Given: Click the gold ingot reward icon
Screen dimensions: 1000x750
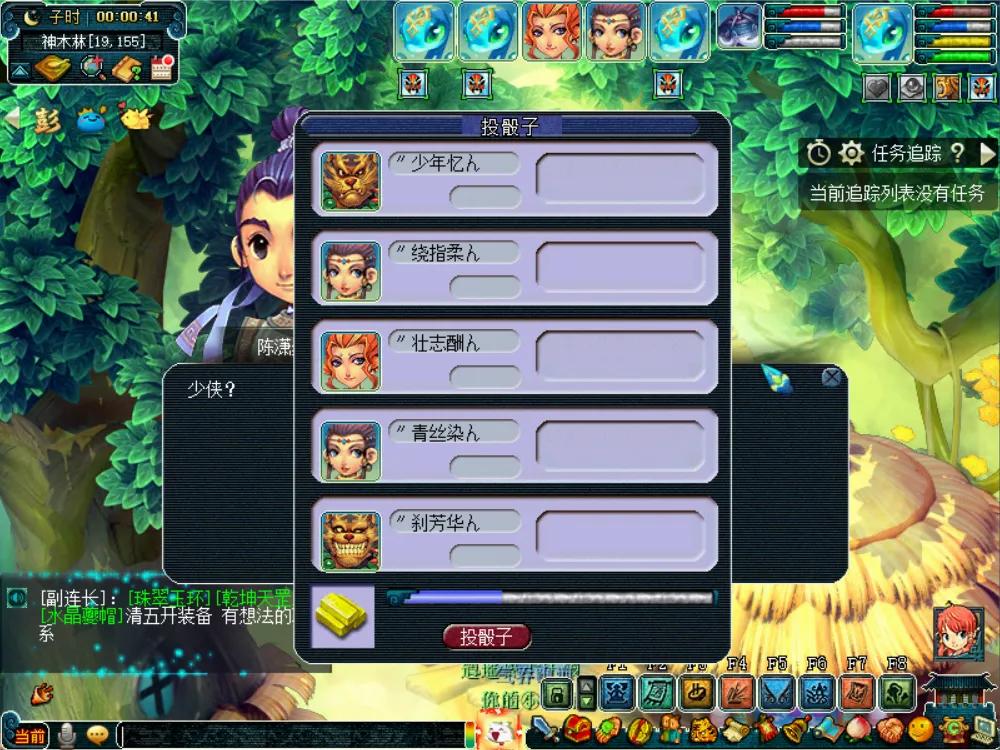Looking at the screenshot, I should 343,616.
